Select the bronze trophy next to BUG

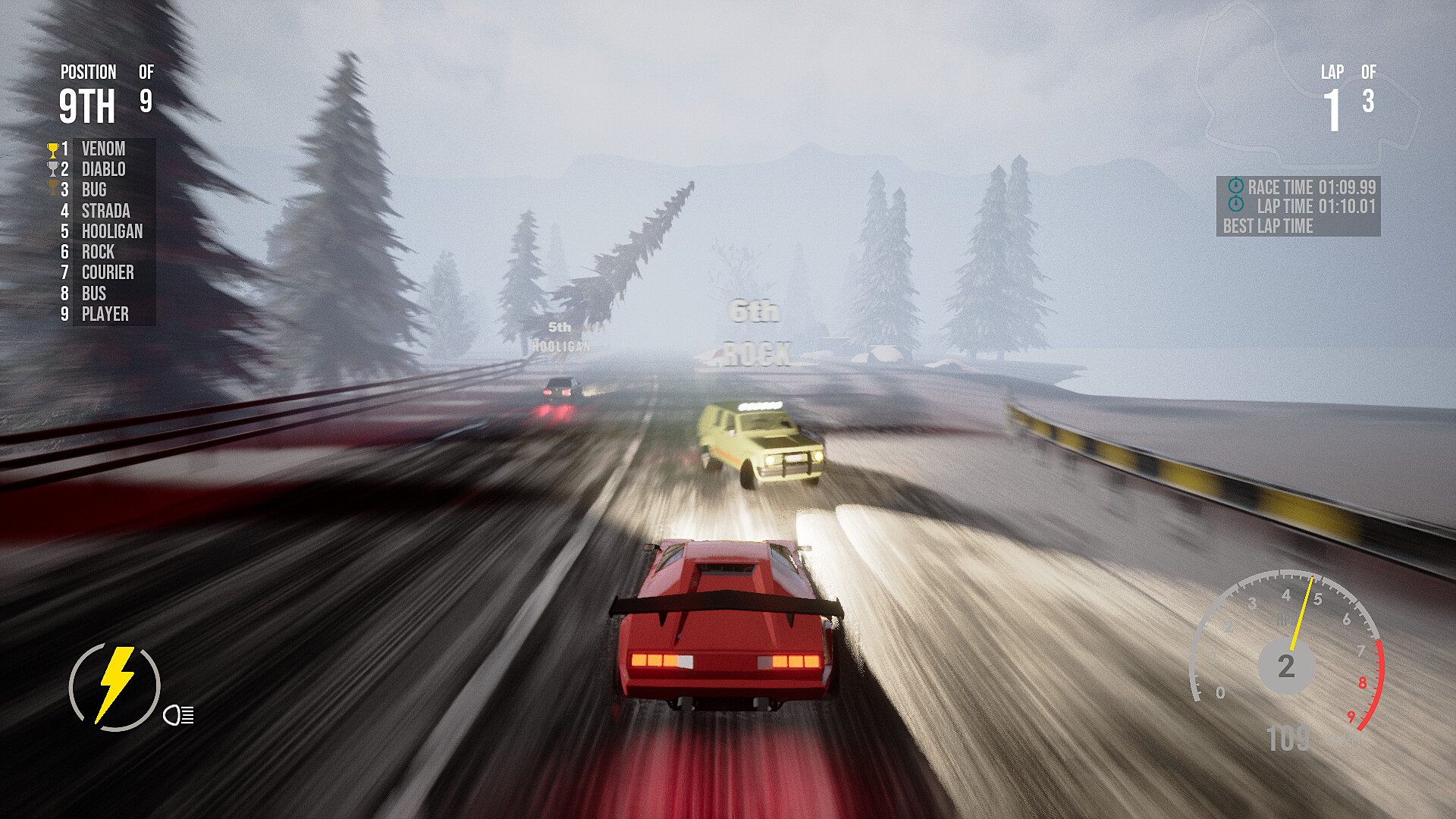[53, 190]
